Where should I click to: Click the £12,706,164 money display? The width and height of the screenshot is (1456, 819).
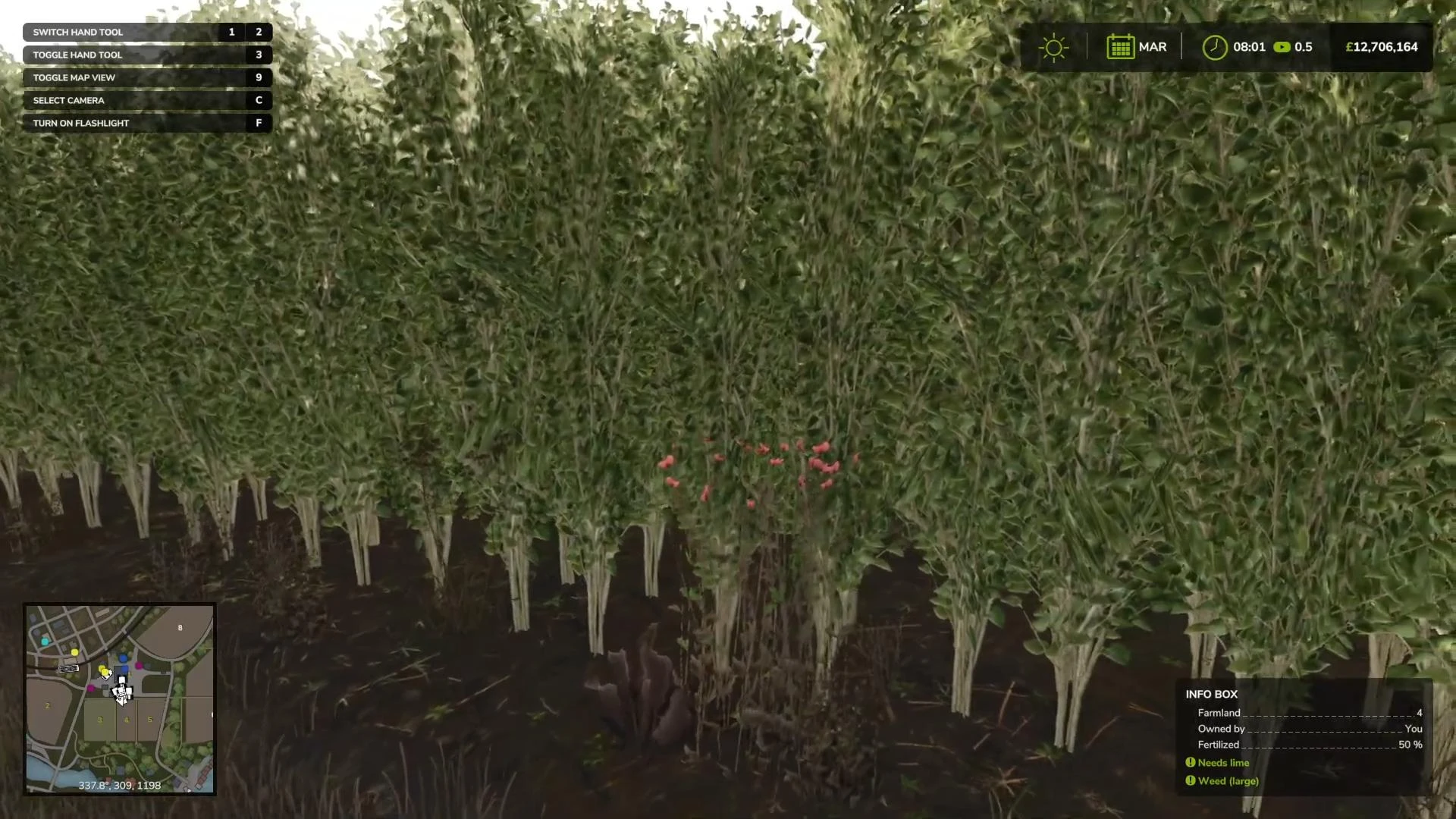pos(1380,46)
